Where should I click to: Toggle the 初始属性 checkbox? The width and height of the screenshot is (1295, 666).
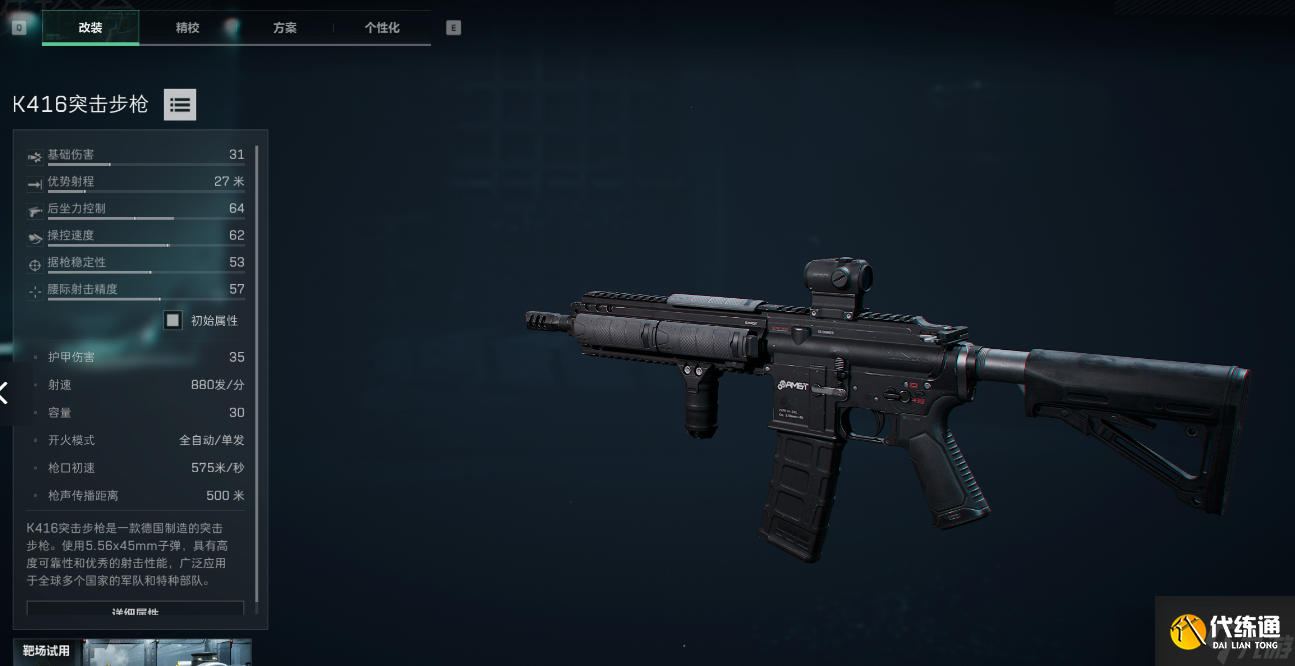point(173,320)
